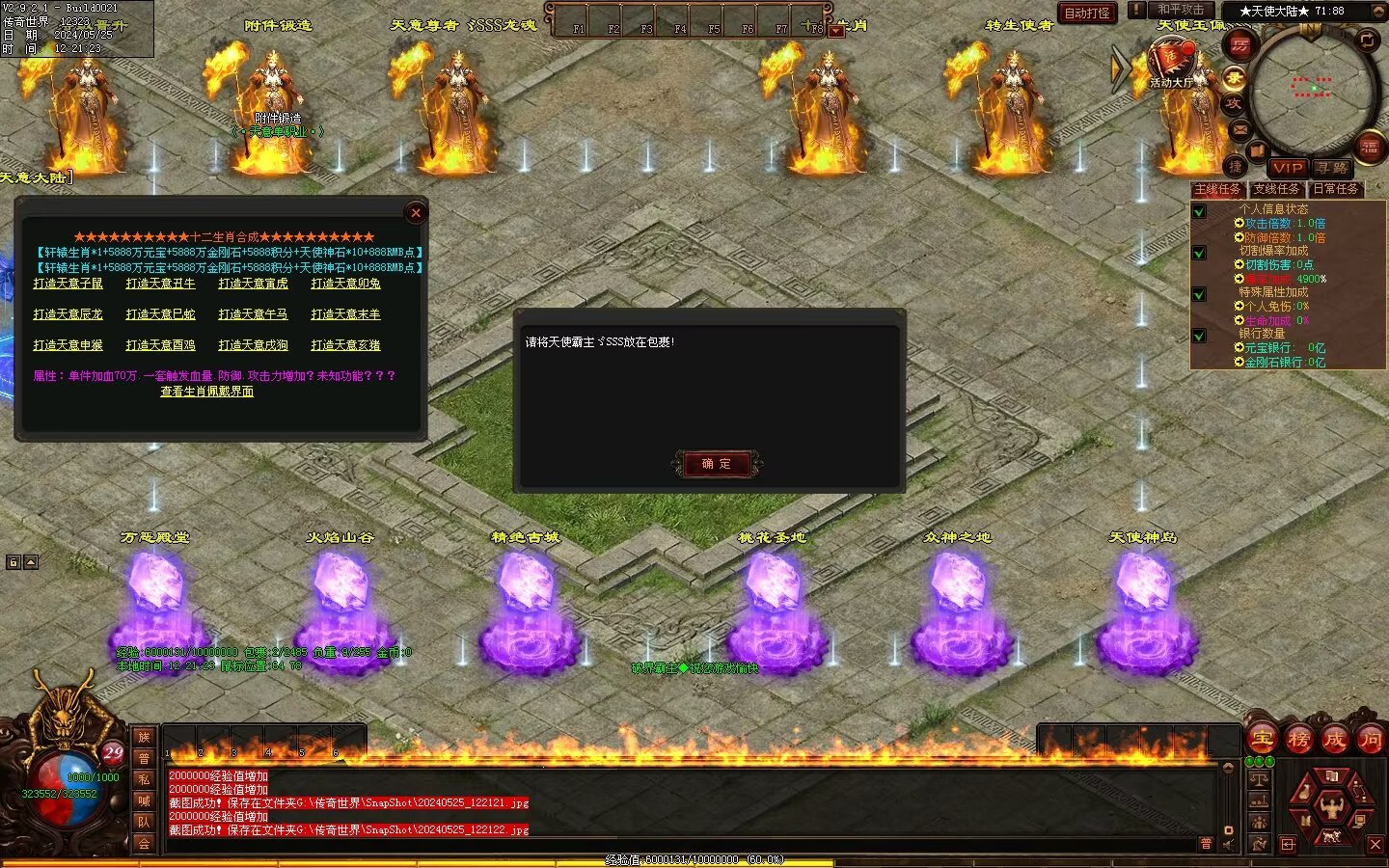This screenshot has height=868, width=1389.
Task: Open the 活动大厅 event hall icon
Action: (1171, 64)
